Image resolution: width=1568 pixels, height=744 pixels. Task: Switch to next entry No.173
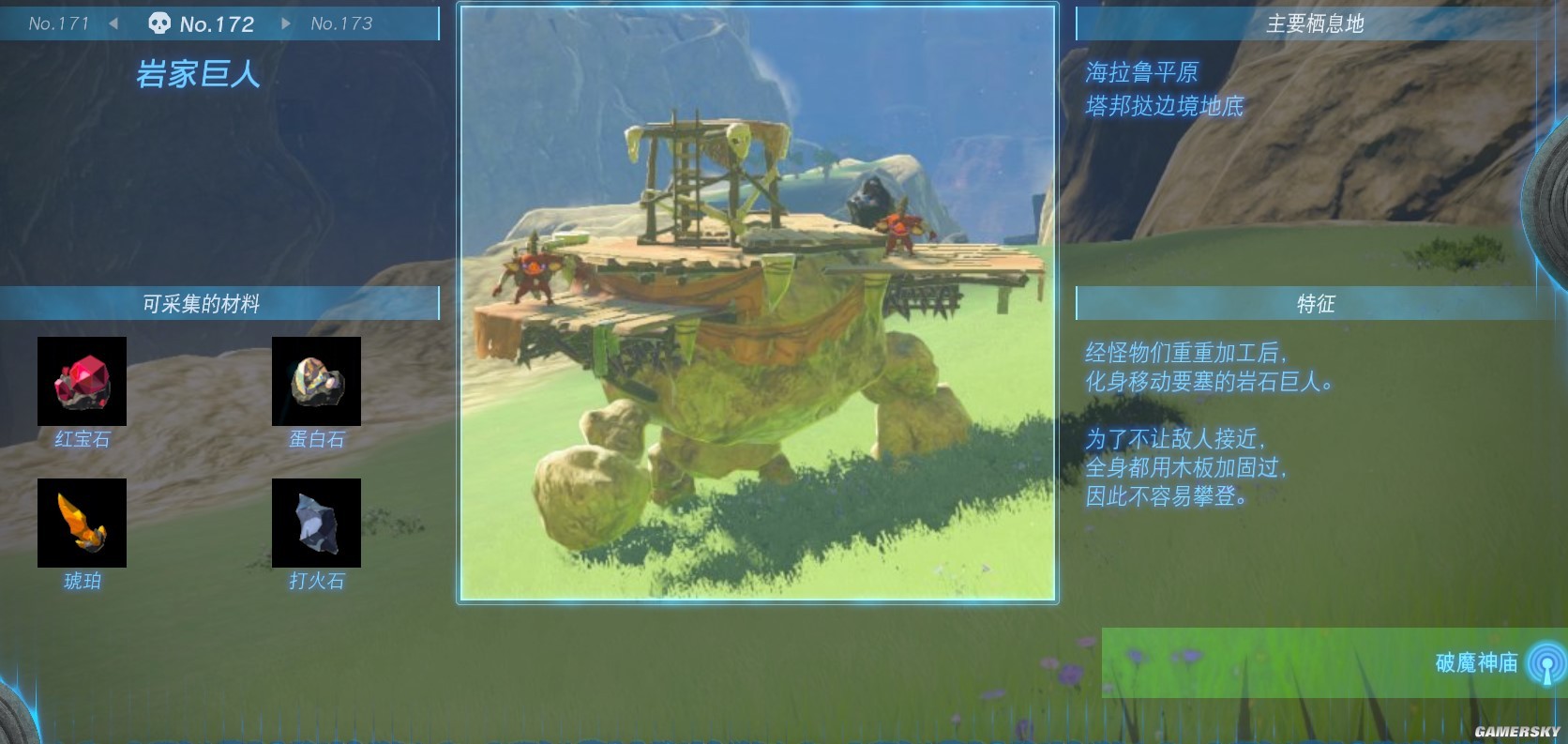[340, 23]
